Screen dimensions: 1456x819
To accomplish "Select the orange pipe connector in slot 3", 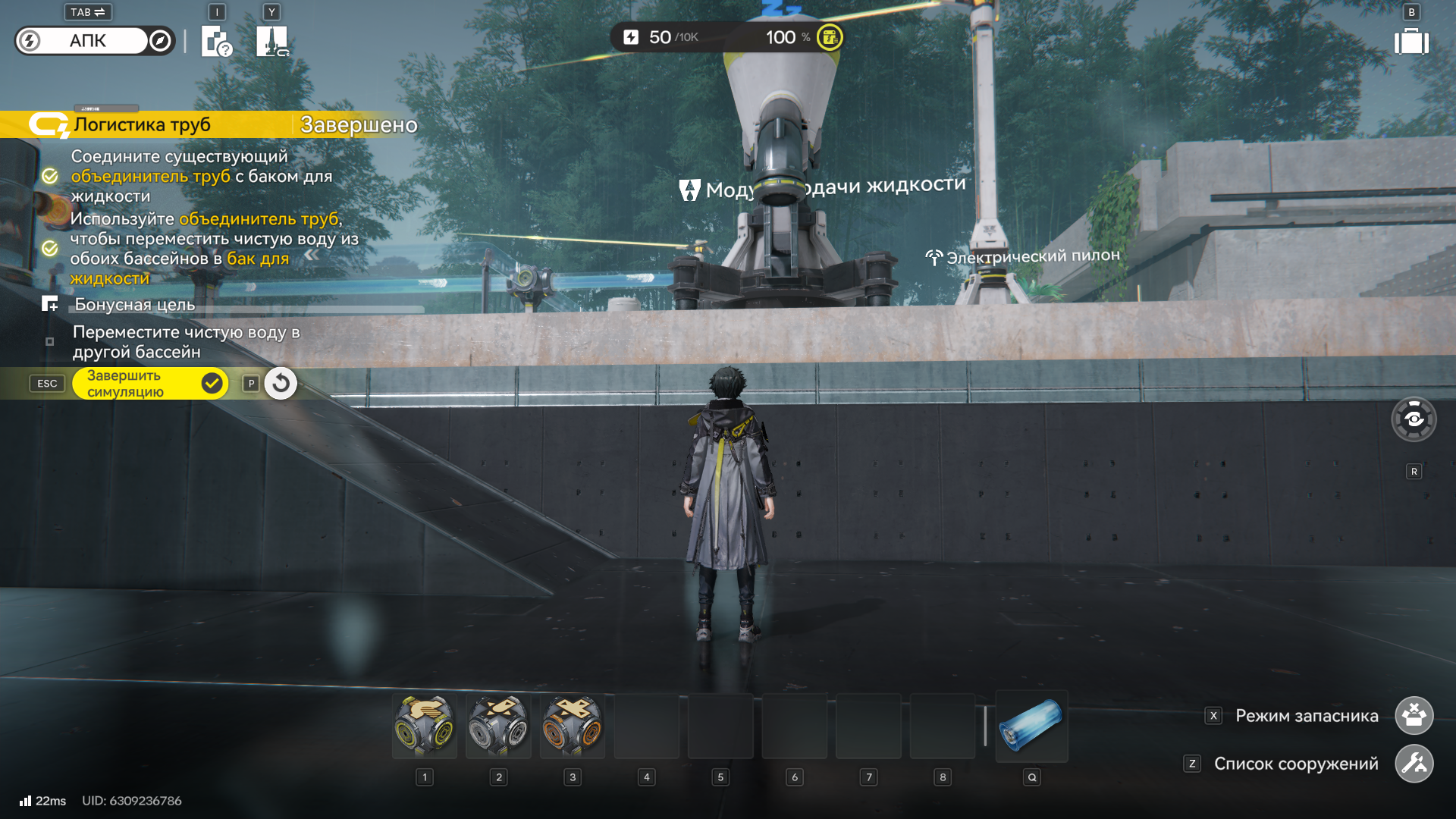I will 573,726.
